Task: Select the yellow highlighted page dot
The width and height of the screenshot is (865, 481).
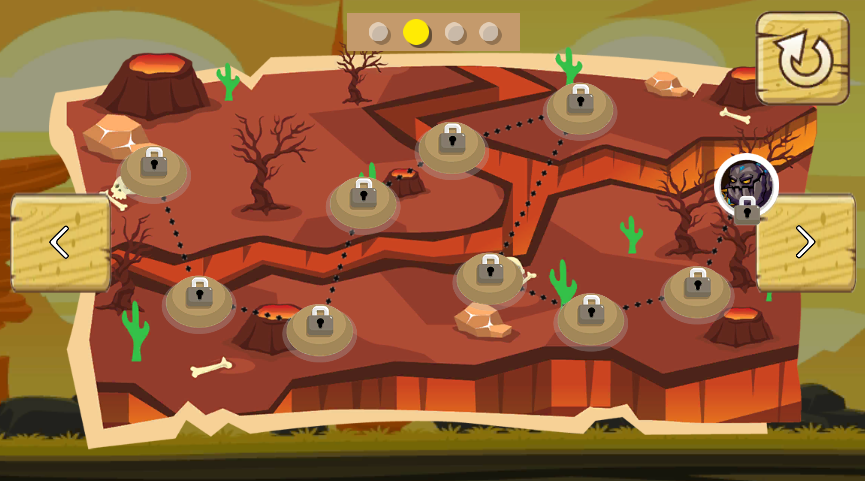Action: coord(416,33)
